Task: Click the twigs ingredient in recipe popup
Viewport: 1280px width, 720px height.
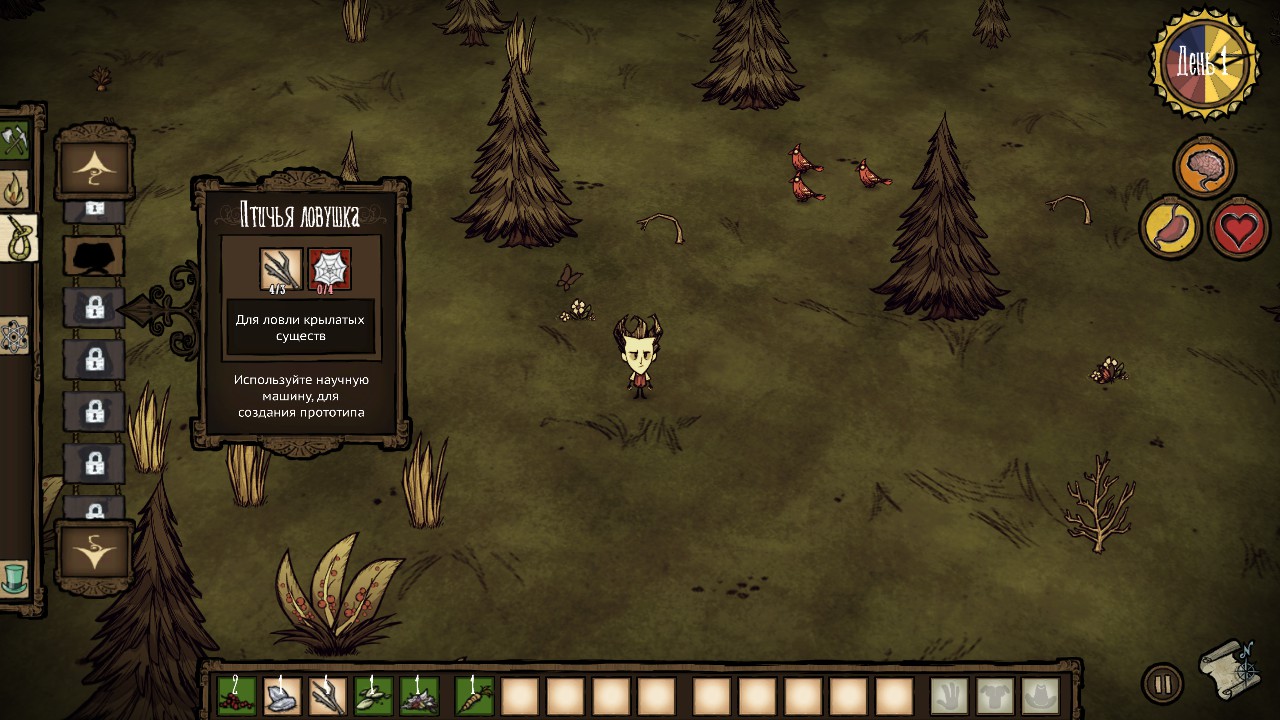Action: [281, 269]
